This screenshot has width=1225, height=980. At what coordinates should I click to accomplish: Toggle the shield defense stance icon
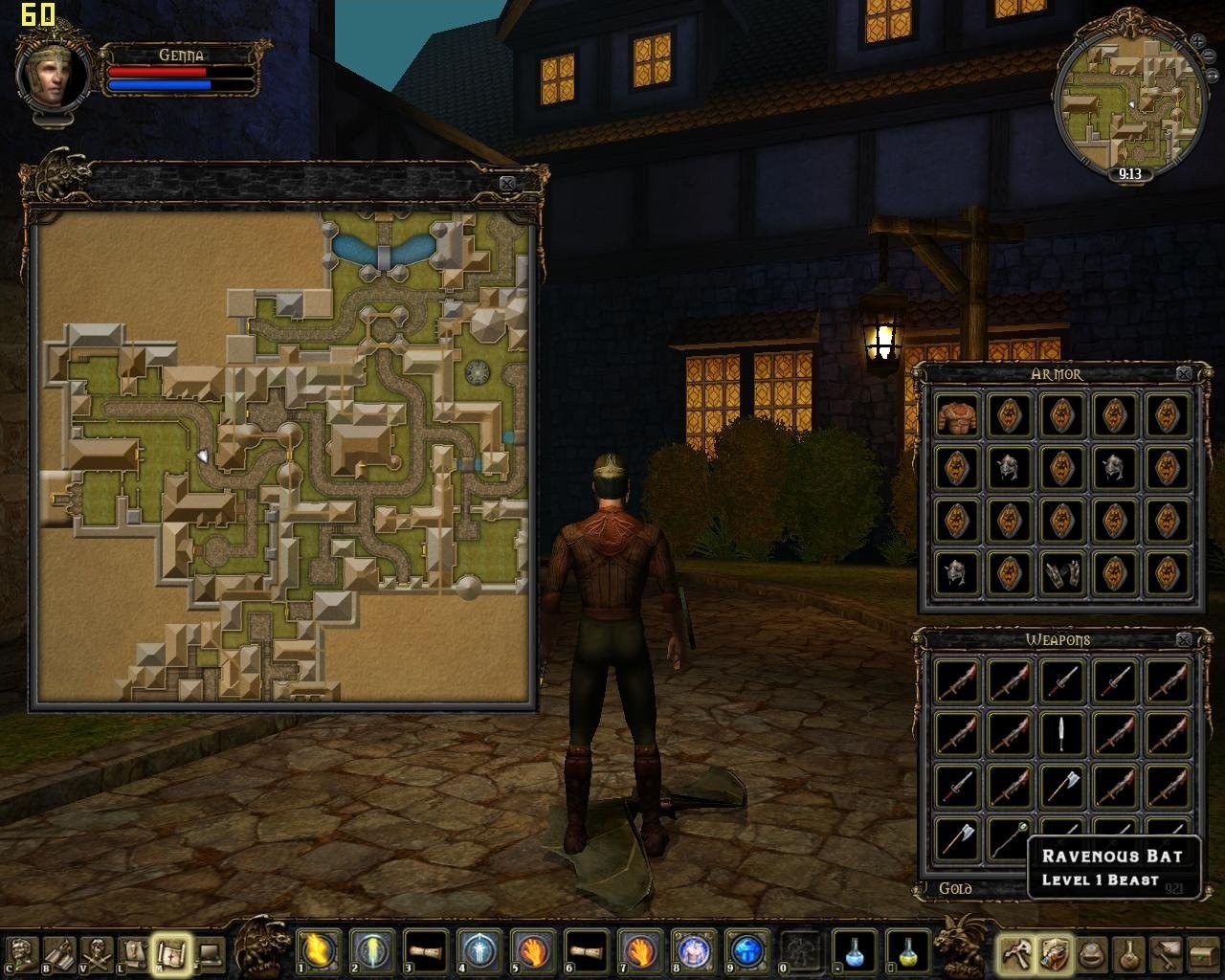tap(1054, 950)
